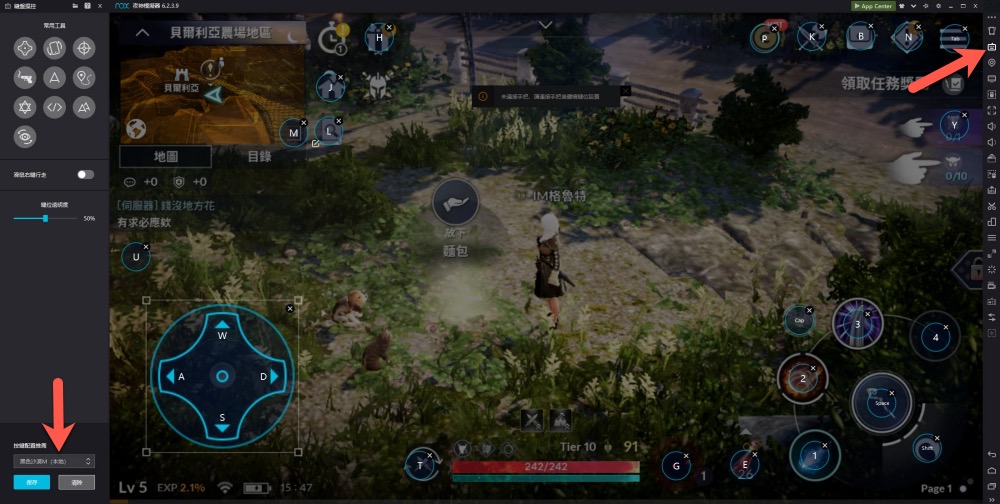Toggle the switch in the keyboard control panel
1000x504 pixels.
pyautogui.click(x=86, y=174)
